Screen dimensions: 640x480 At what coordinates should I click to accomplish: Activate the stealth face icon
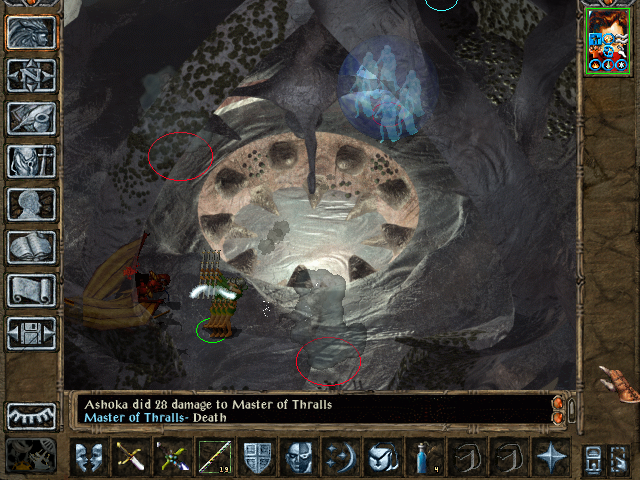pos(300,457)
